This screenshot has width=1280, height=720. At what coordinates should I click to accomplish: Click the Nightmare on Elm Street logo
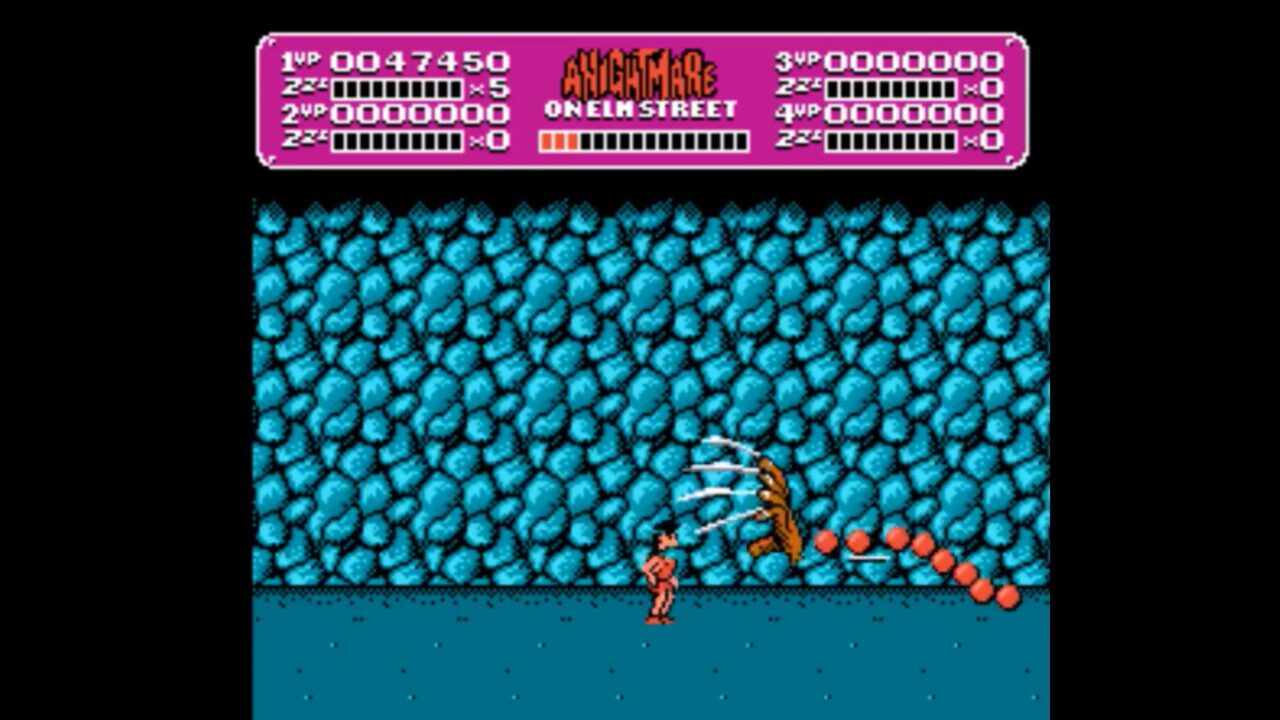tap(640, 85)
